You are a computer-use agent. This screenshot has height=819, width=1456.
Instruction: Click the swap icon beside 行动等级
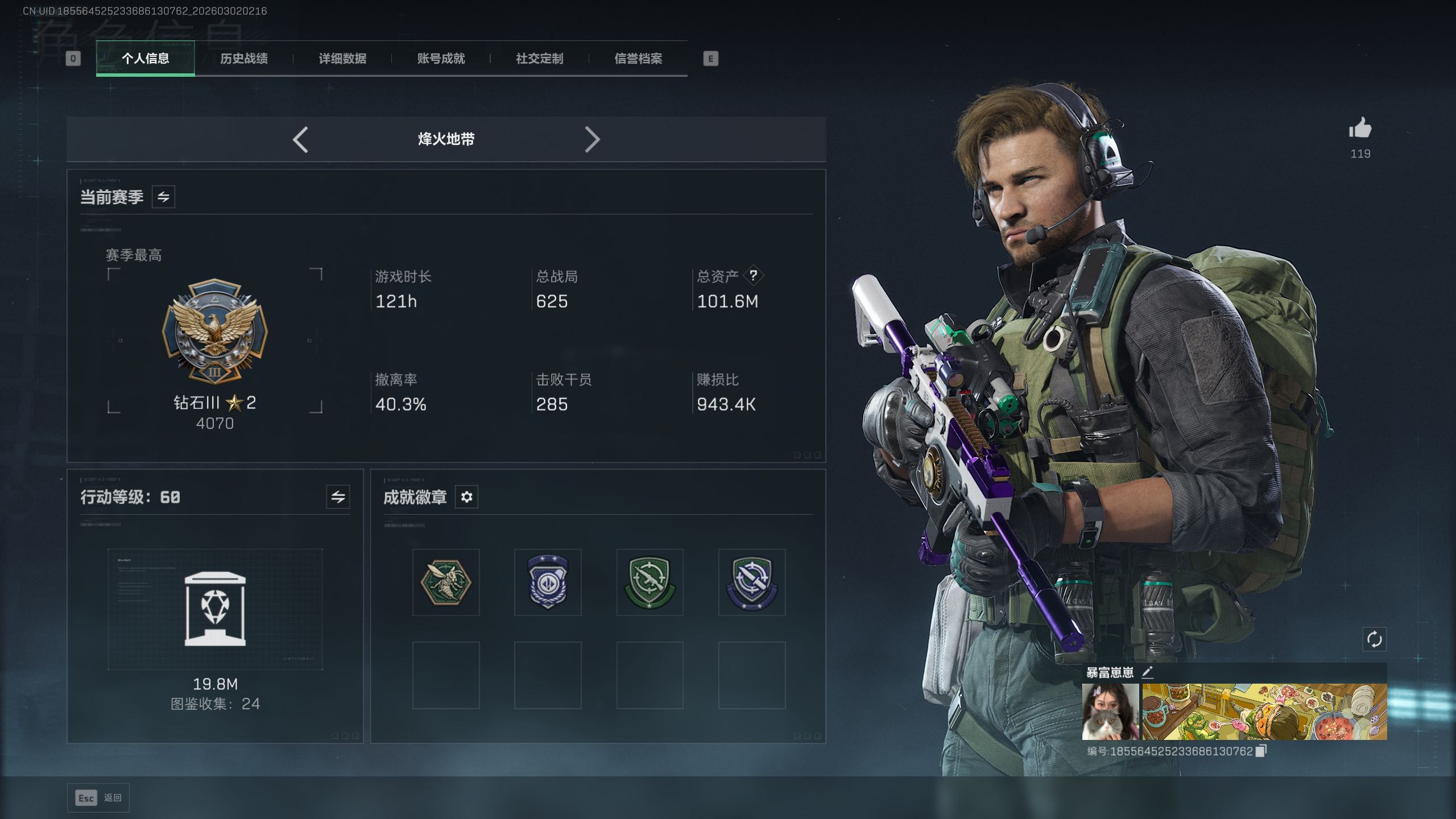coord(338,497)
